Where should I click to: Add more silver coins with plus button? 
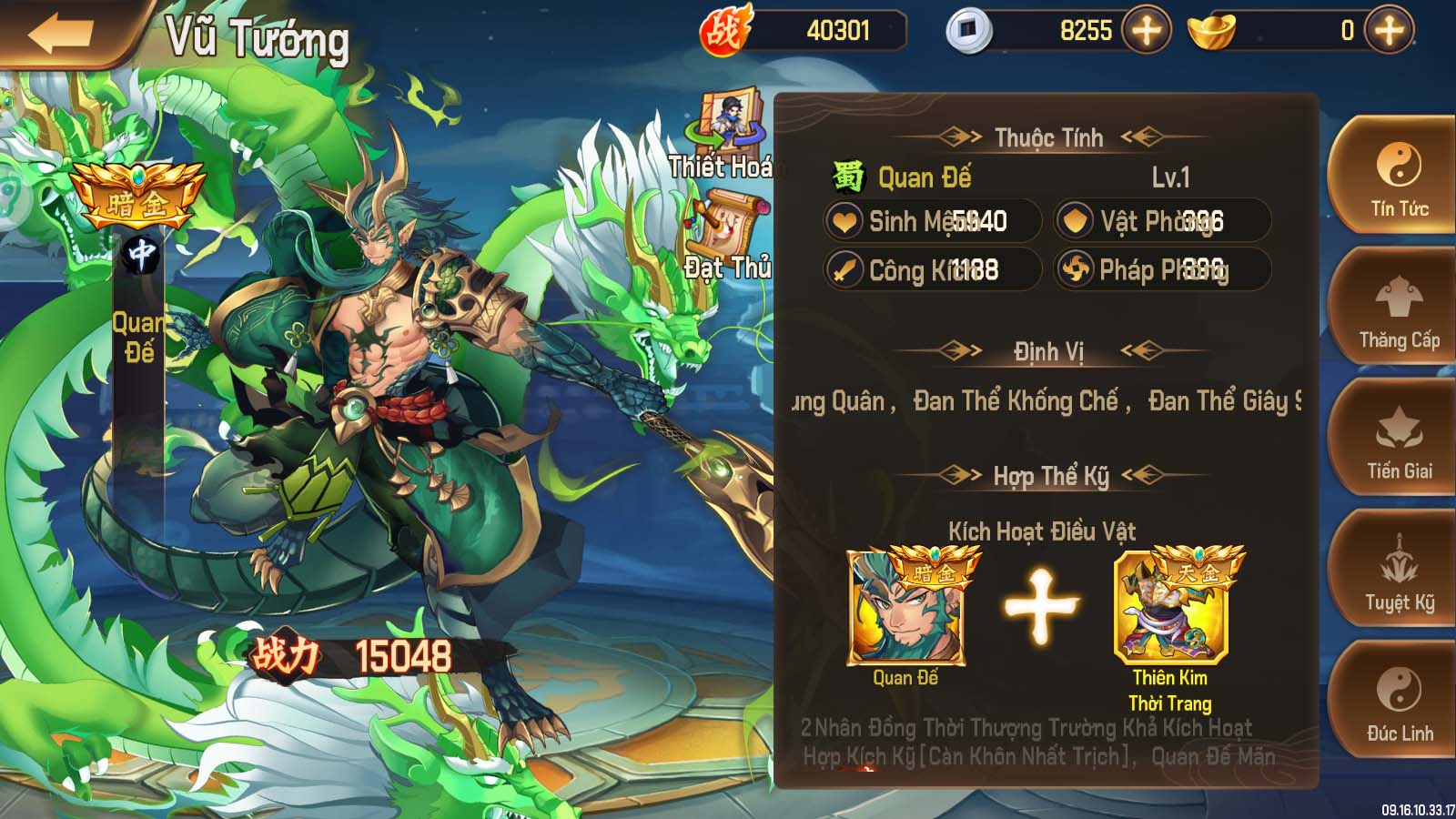click(1146, 30)
